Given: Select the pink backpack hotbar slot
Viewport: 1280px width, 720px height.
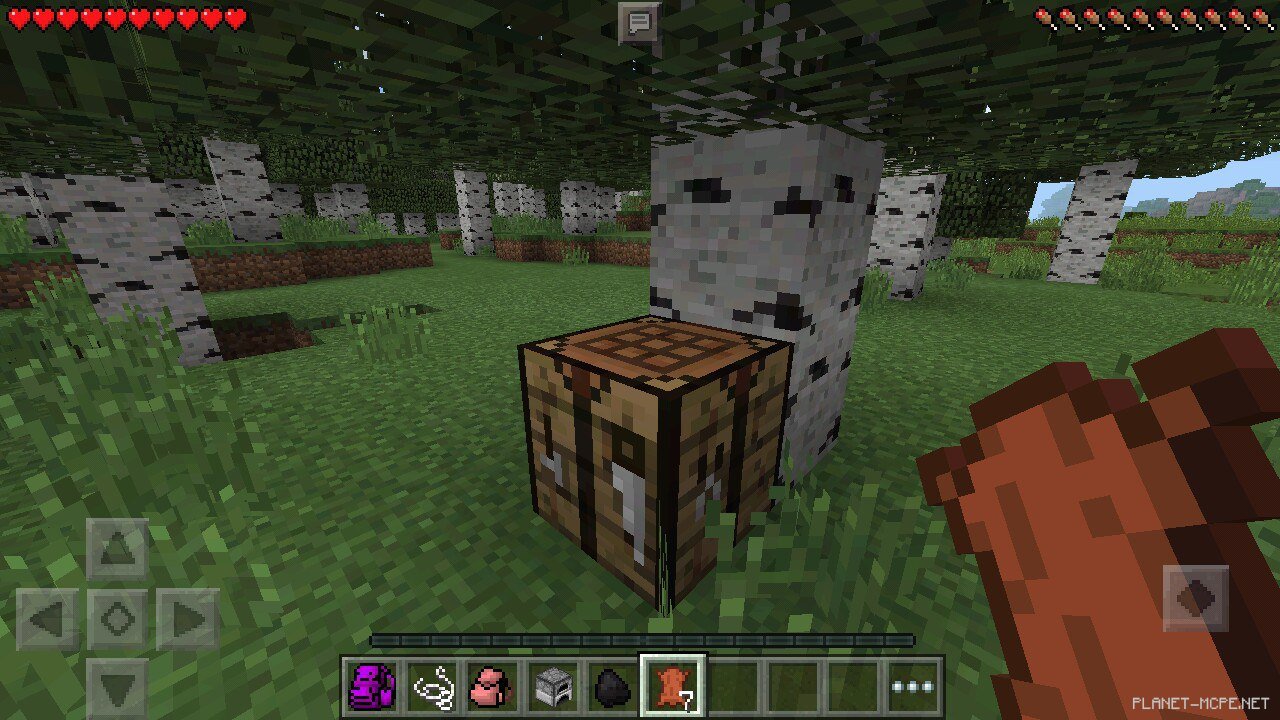Looking at the screenshot, I should pyautogui.click(x=492, y=687).
